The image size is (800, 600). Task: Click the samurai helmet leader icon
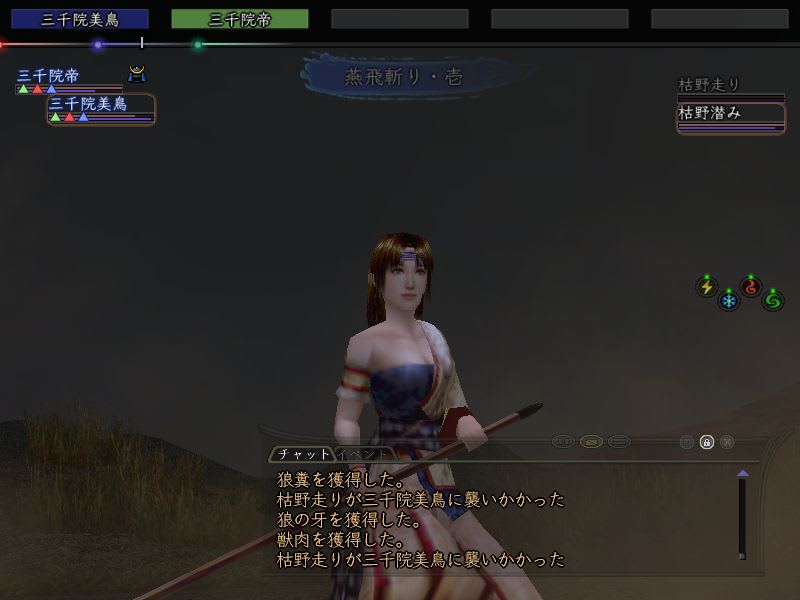137,73
